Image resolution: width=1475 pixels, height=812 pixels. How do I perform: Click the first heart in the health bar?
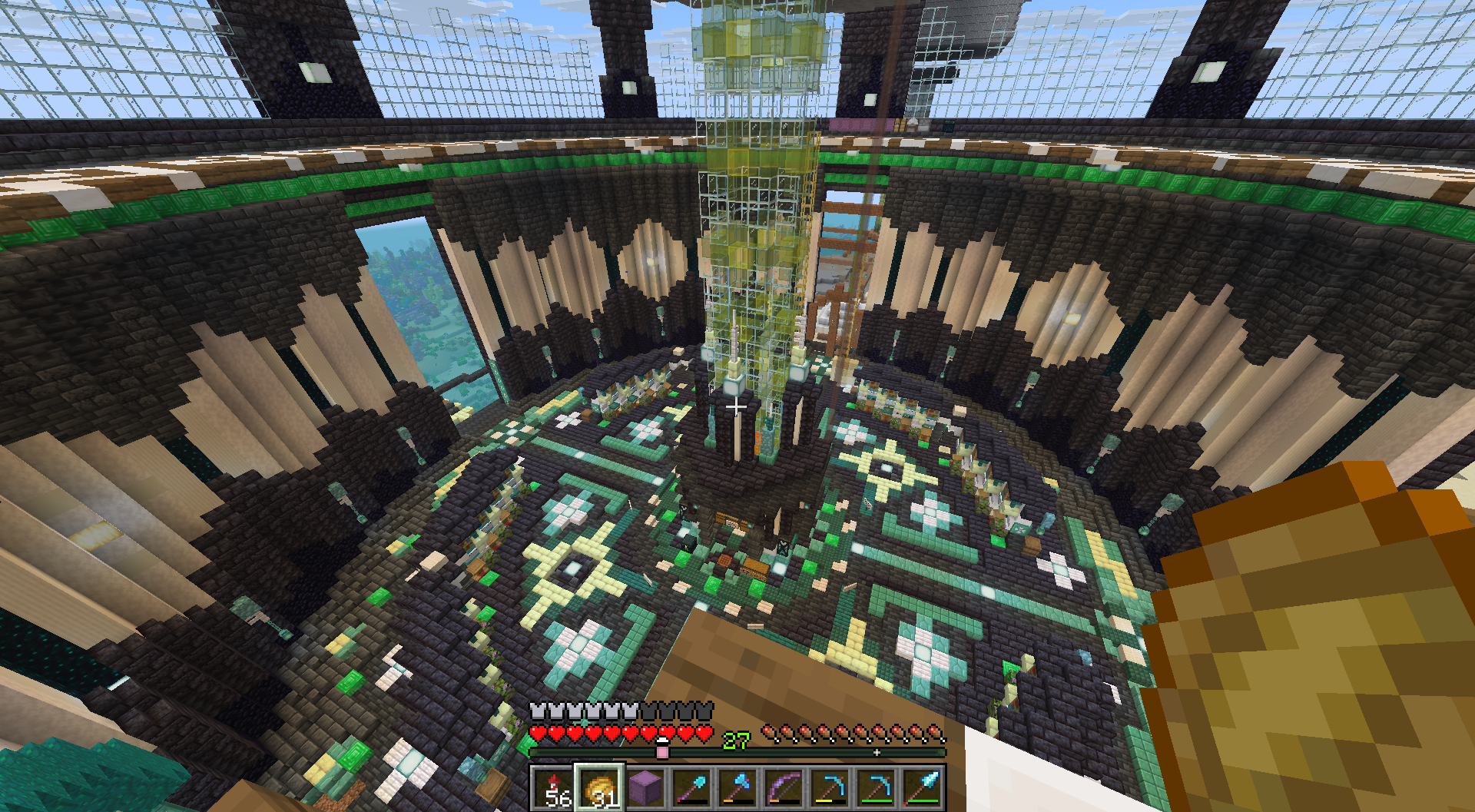[538, 734]
